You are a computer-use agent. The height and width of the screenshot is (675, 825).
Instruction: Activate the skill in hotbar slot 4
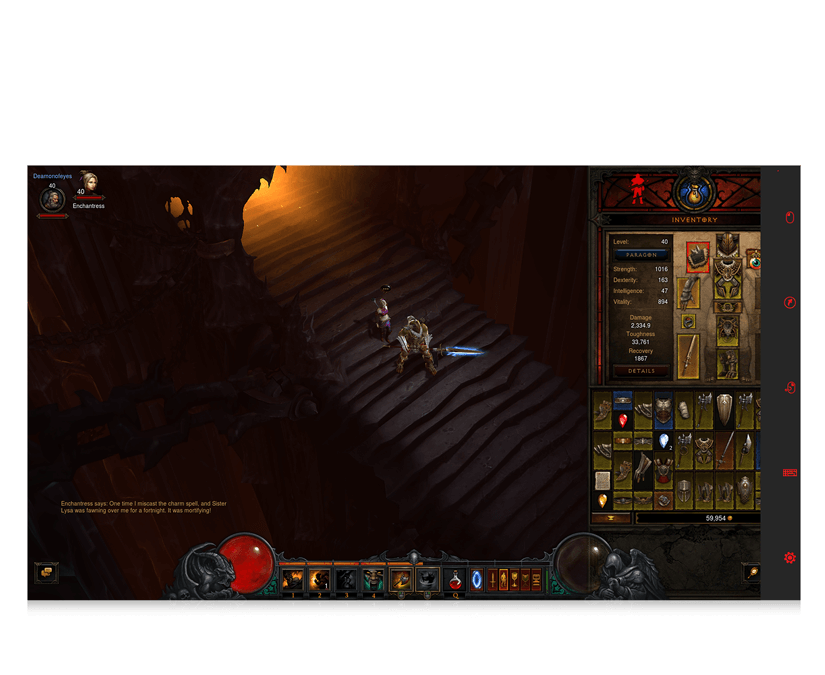373,579
